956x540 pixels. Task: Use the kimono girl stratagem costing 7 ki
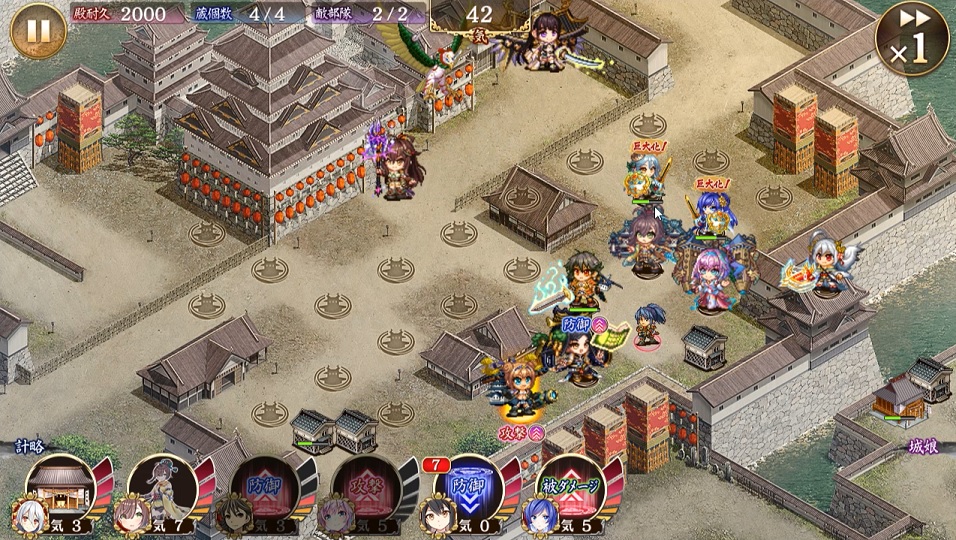pos(161,489)
